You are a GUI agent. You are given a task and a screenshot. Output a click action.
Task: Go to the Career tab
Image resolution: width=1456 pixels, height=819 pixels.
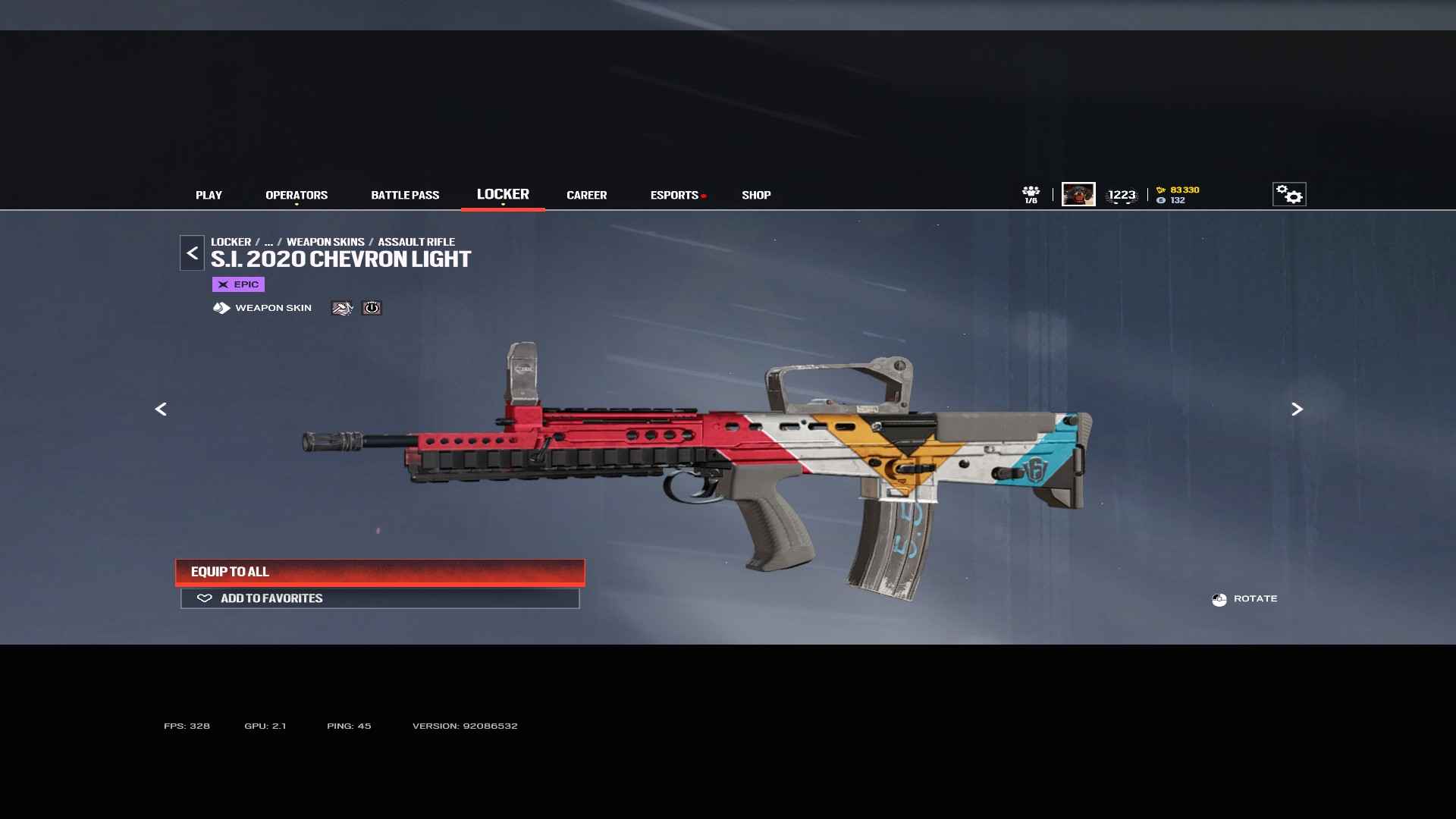click(x=586, y=195)
